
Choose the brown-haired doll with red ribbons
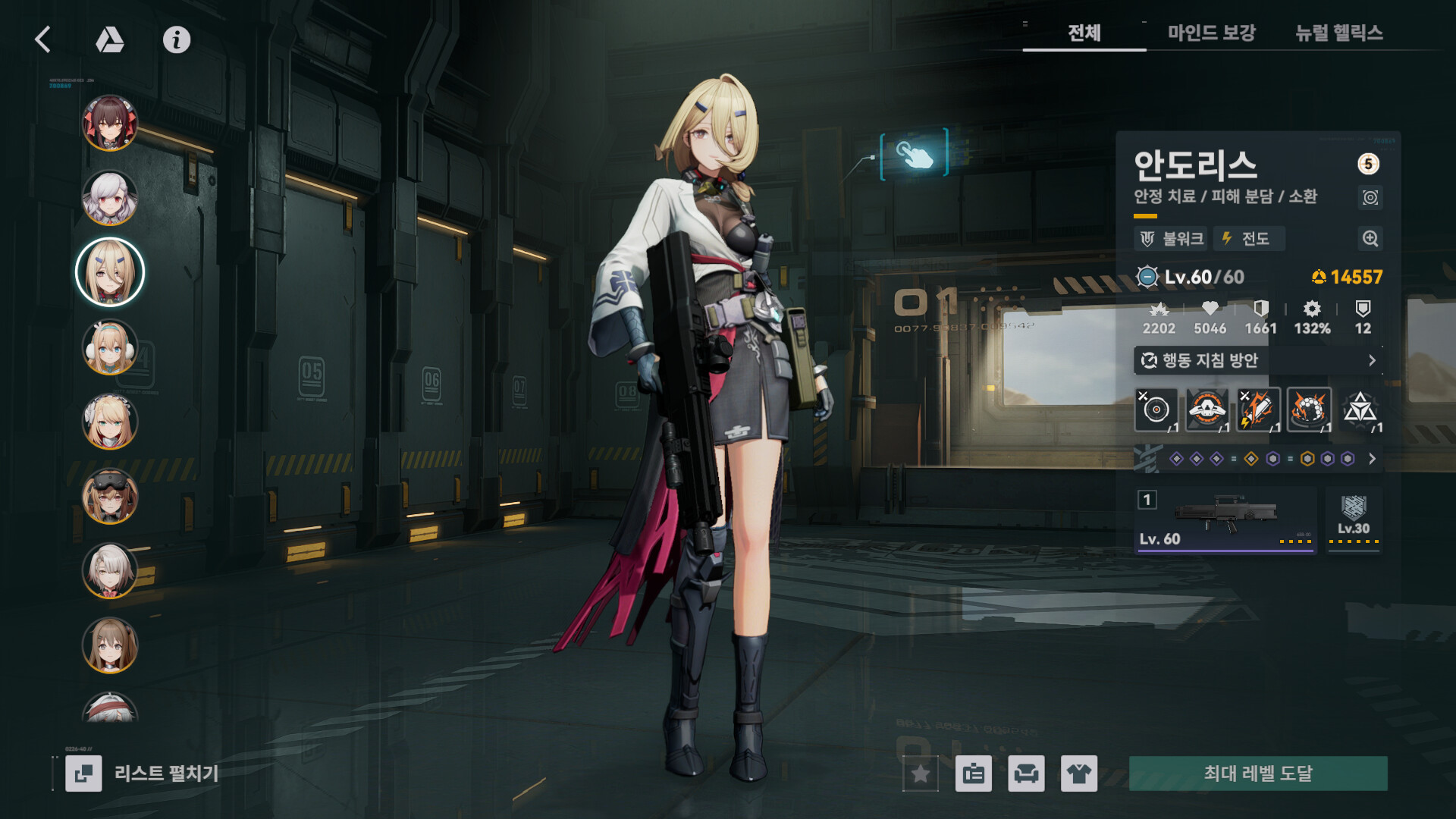click(110, 123)
